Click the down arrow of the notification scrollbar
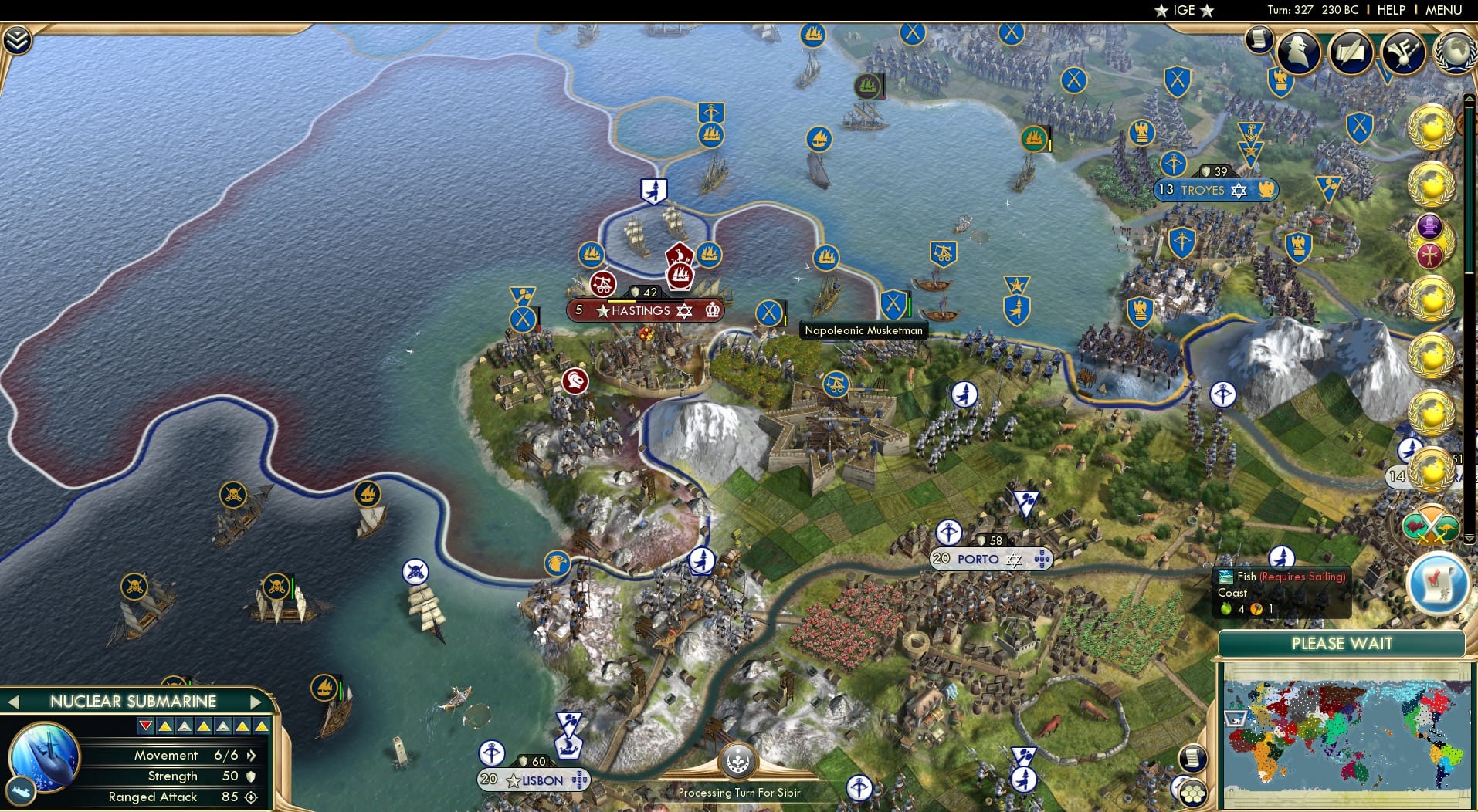This screenshot has height=812, width=1478. pyautogui.click(x=1469, y=538)
